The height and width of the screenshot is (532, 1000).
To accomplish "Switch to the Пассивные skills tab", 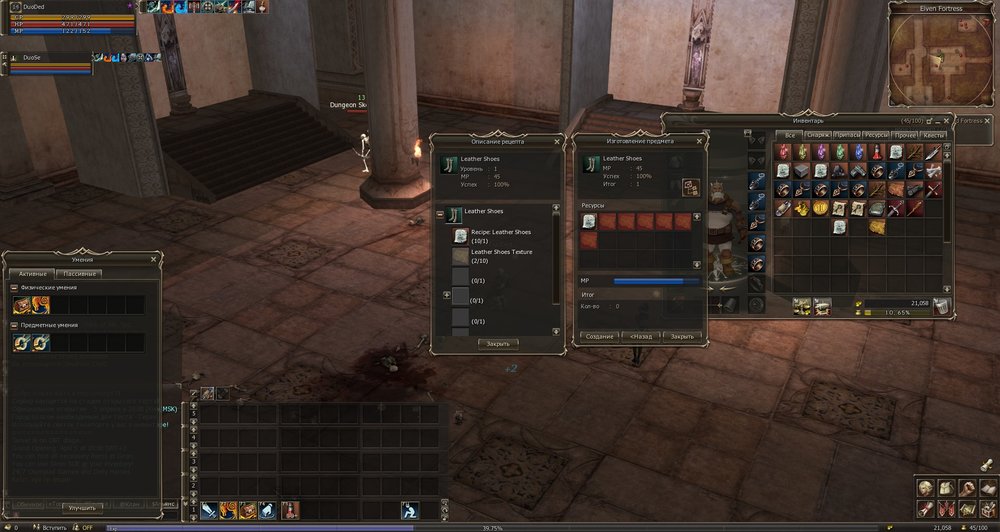I will [x=82, y=273].
